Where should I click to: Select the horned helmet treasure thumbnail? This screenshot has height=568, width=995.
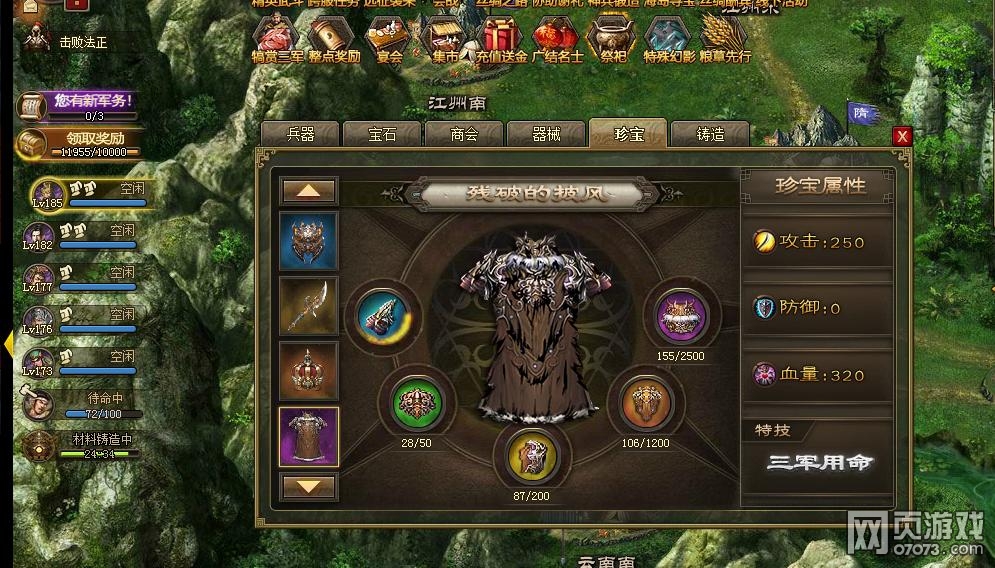click(308, 240)
